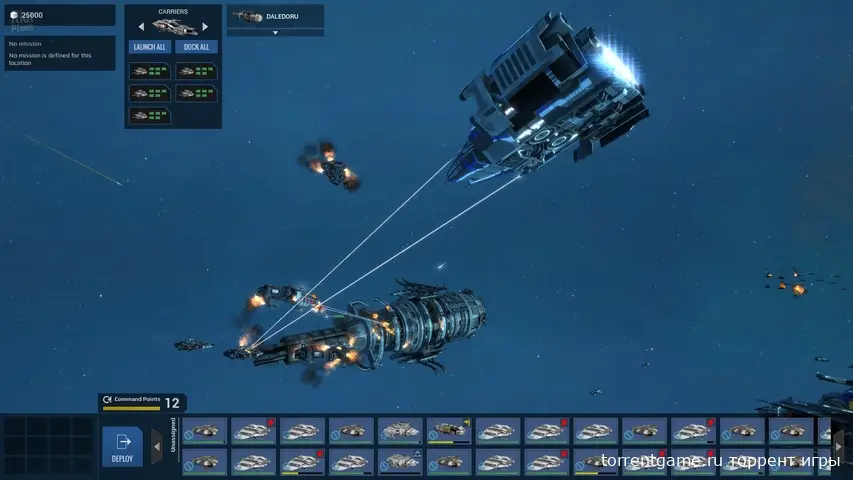Deploy the selected ships
This screenshot has height=480, width=853.
tap(123, 446)
